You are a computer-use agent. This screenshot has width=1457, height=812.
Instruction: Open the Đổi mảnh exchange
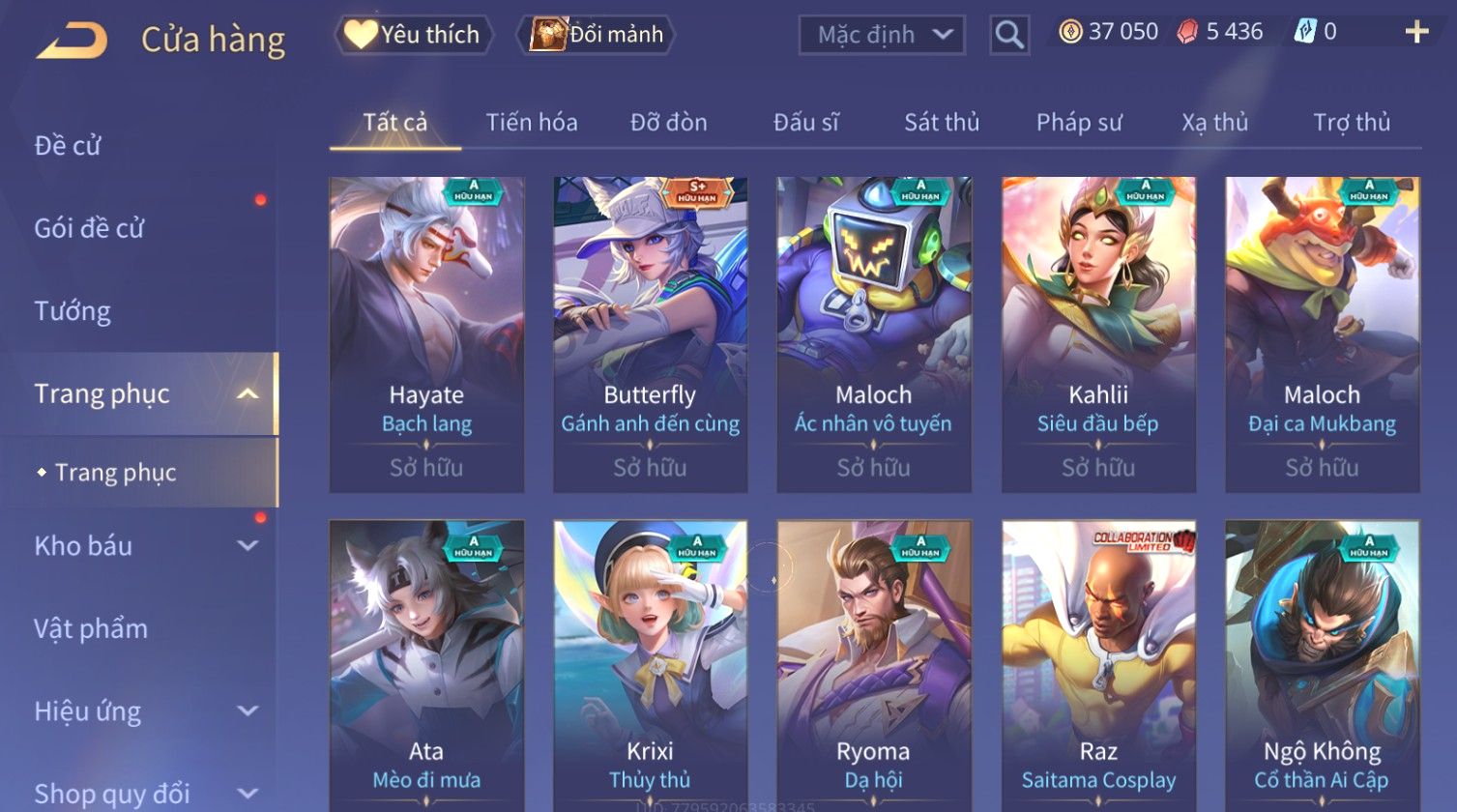(597, 35)
